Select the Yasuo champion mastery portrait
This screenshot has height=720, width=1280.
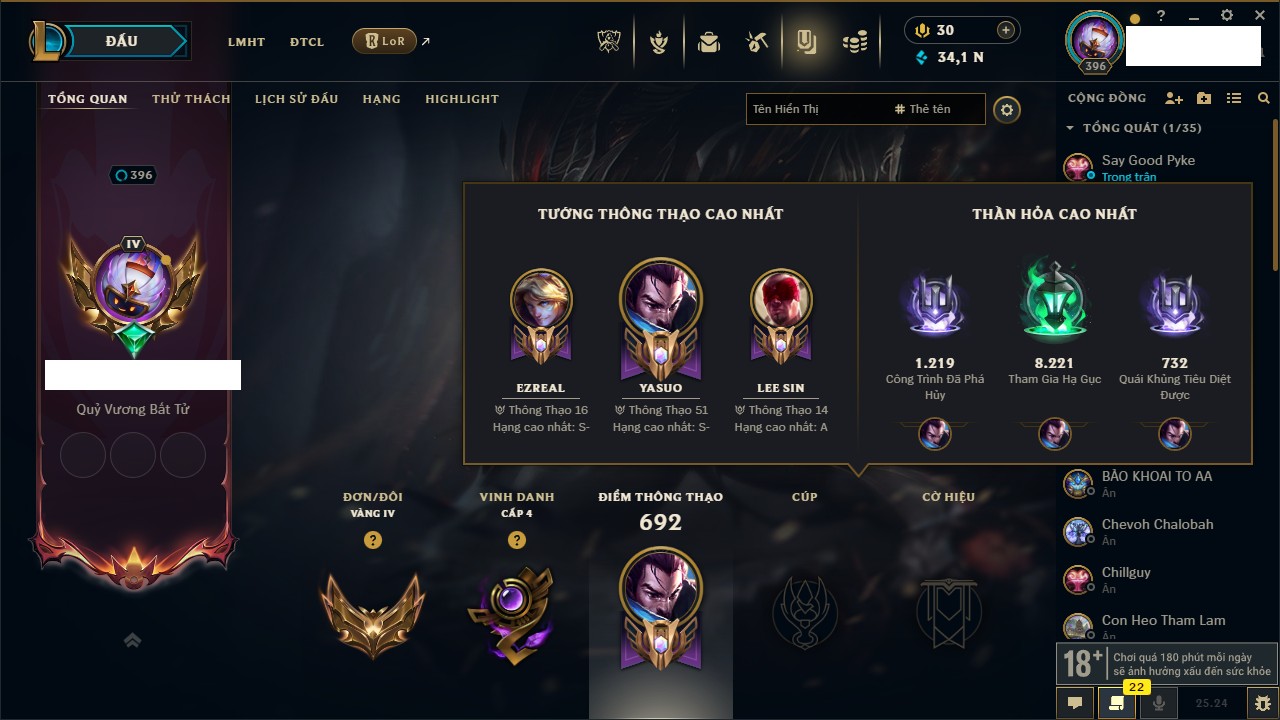click(660, 301)
